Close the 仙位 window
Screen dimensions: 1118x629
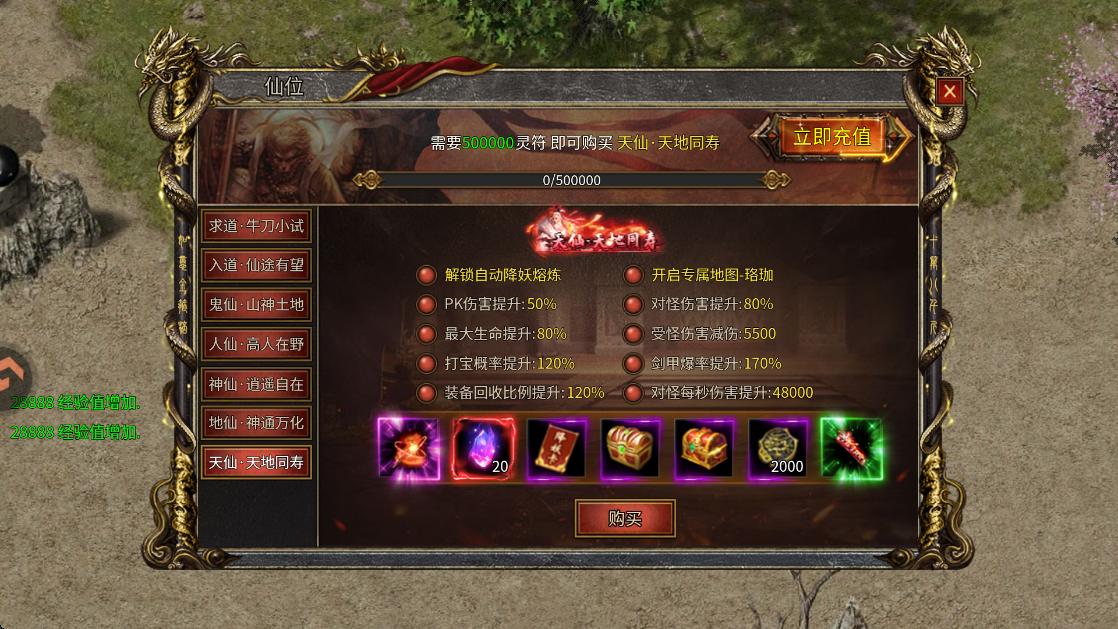[x=950, y=92]
